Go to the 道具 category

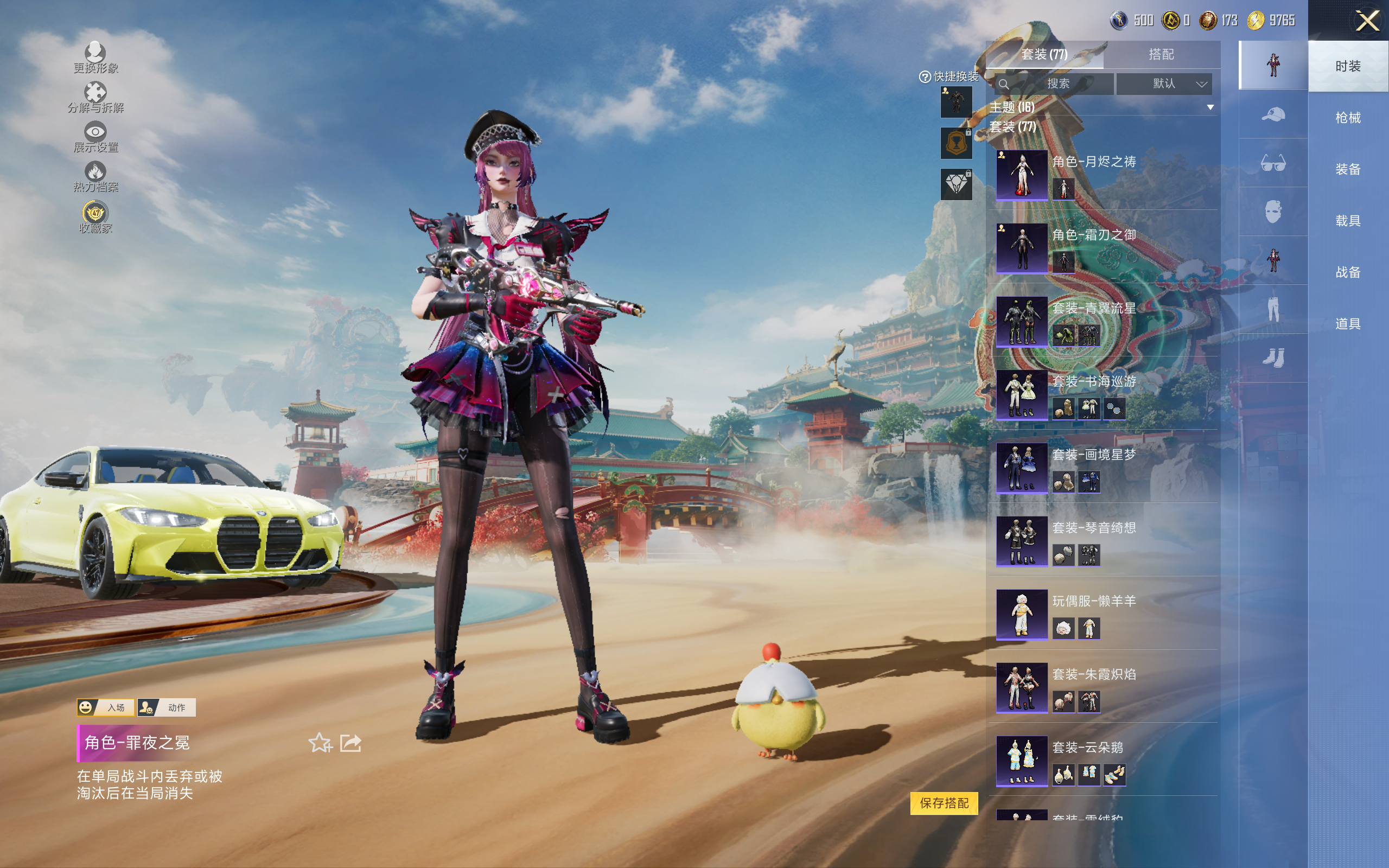pyautogui.click(x=1348, y=324)
